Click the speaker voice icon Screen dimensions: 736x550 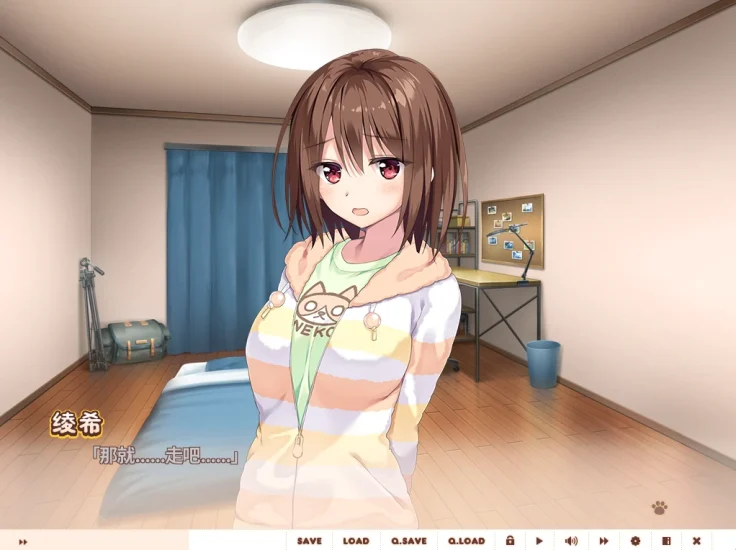pos(571,541)
